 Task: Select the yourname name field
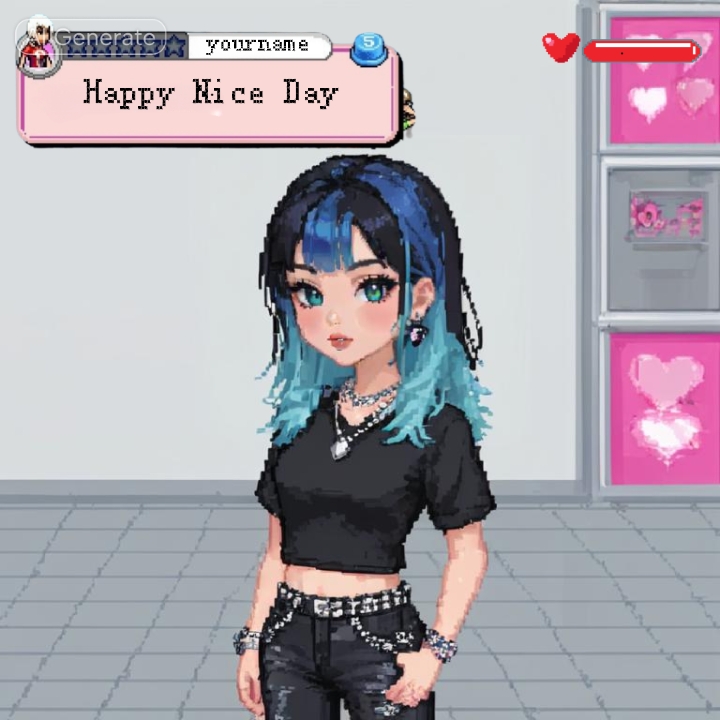click(x=257, y=45)
